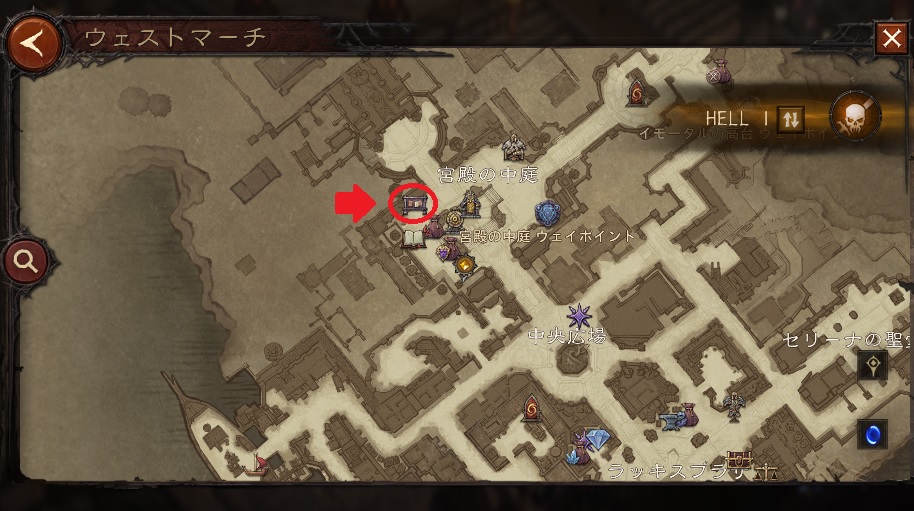Activate the blue portal button
Image resolution: width=914 pixels, height=511 pixels.
873,434
